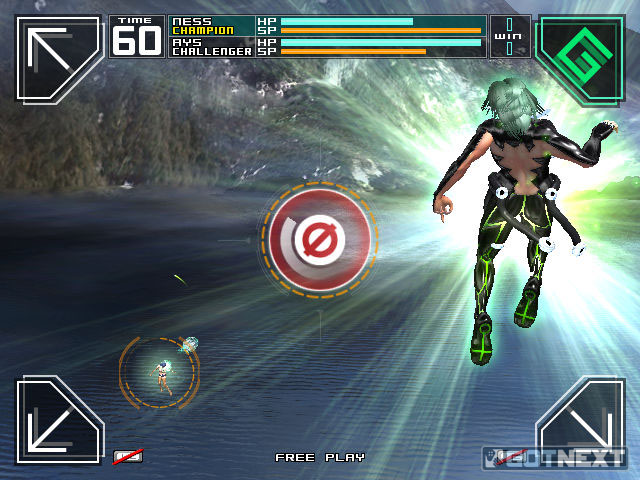
Task: Click the up-left arrow corner panel
Action: point(58,57)
